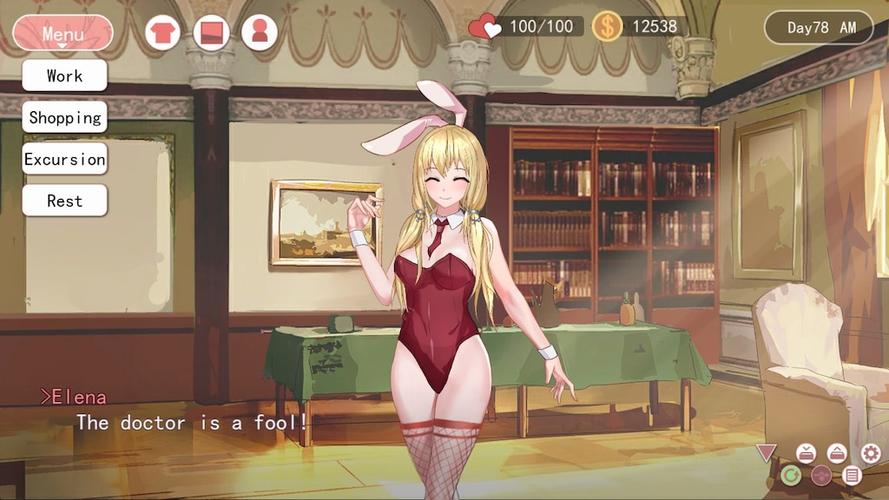
Task: Open settings with the gear icon
Action: [x=871, y=453]
